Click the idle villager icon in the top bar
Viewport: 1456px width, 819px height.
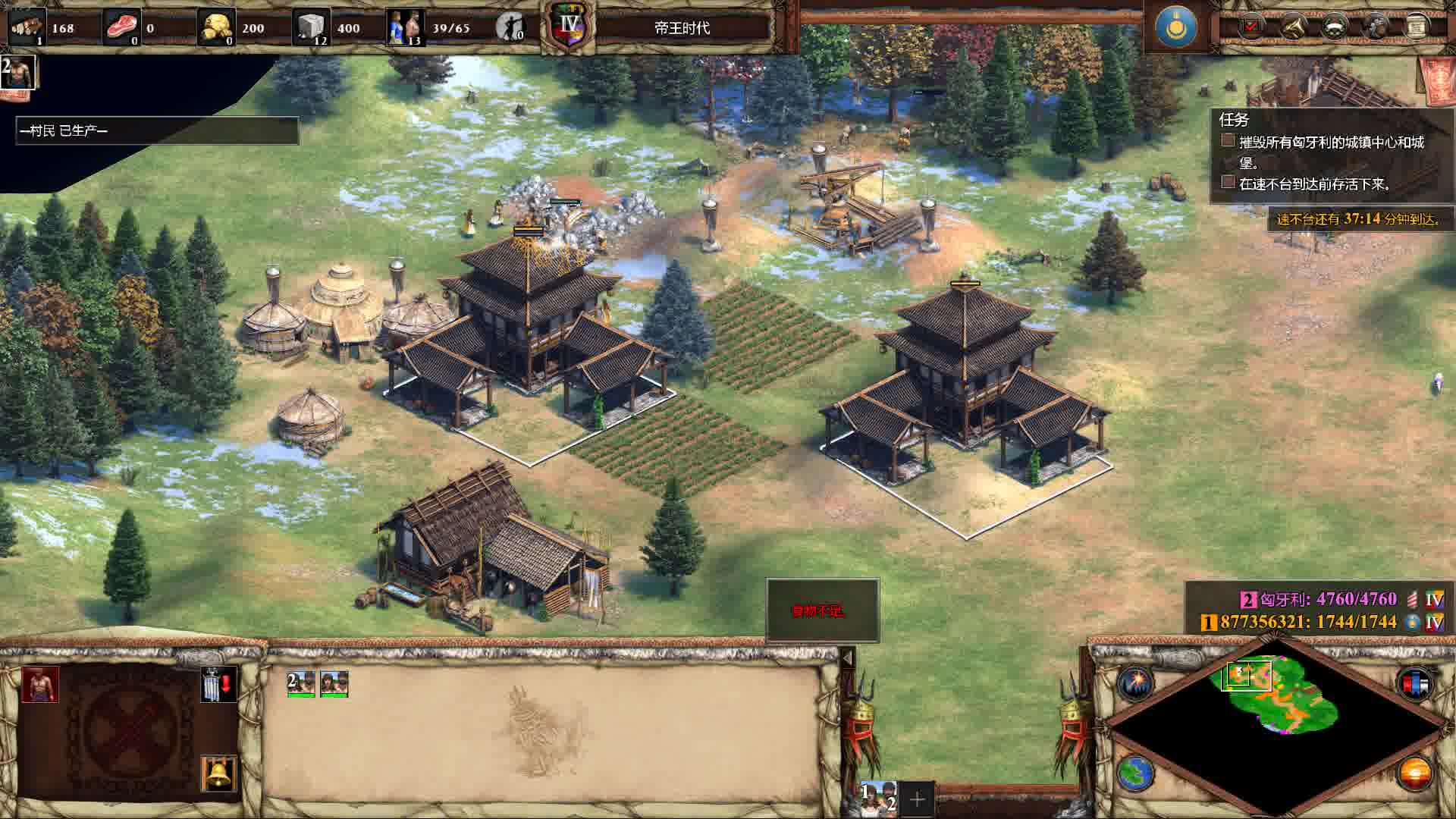coord(510,28)
